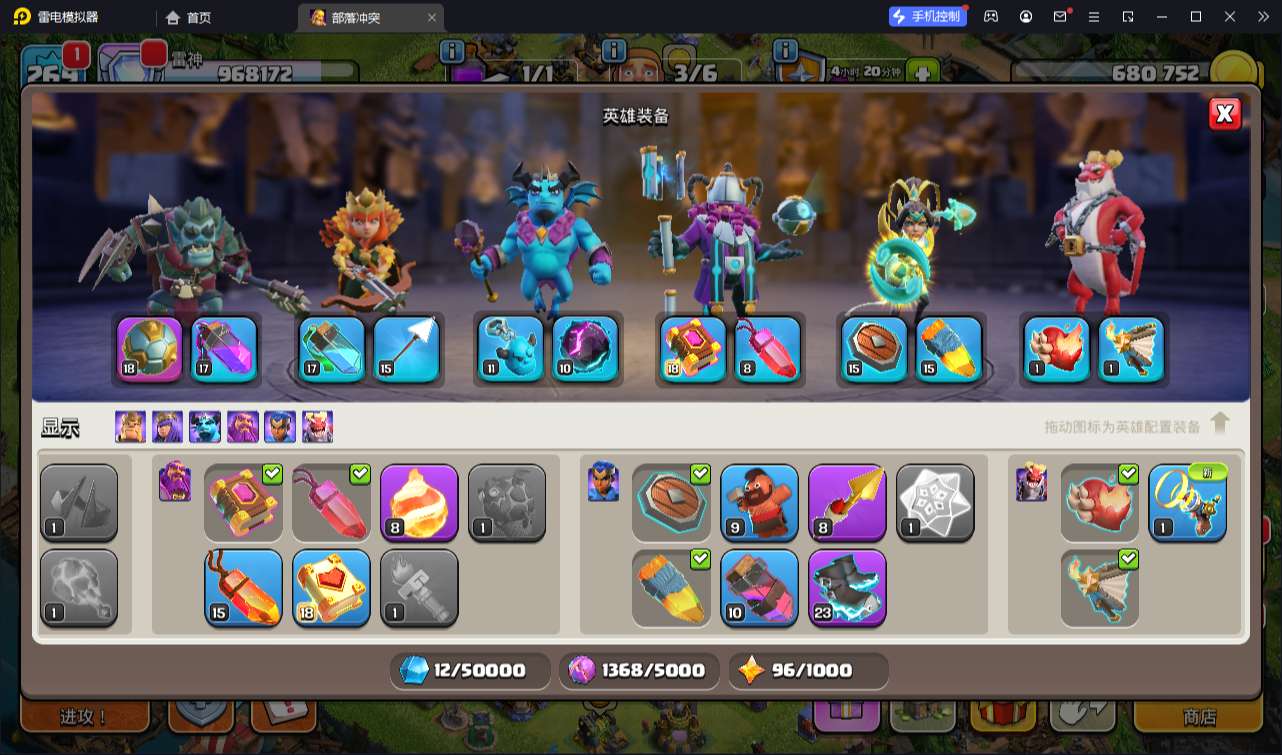Select the level 9 Hog Rider puppet
1282x755 pixels.
759,503
